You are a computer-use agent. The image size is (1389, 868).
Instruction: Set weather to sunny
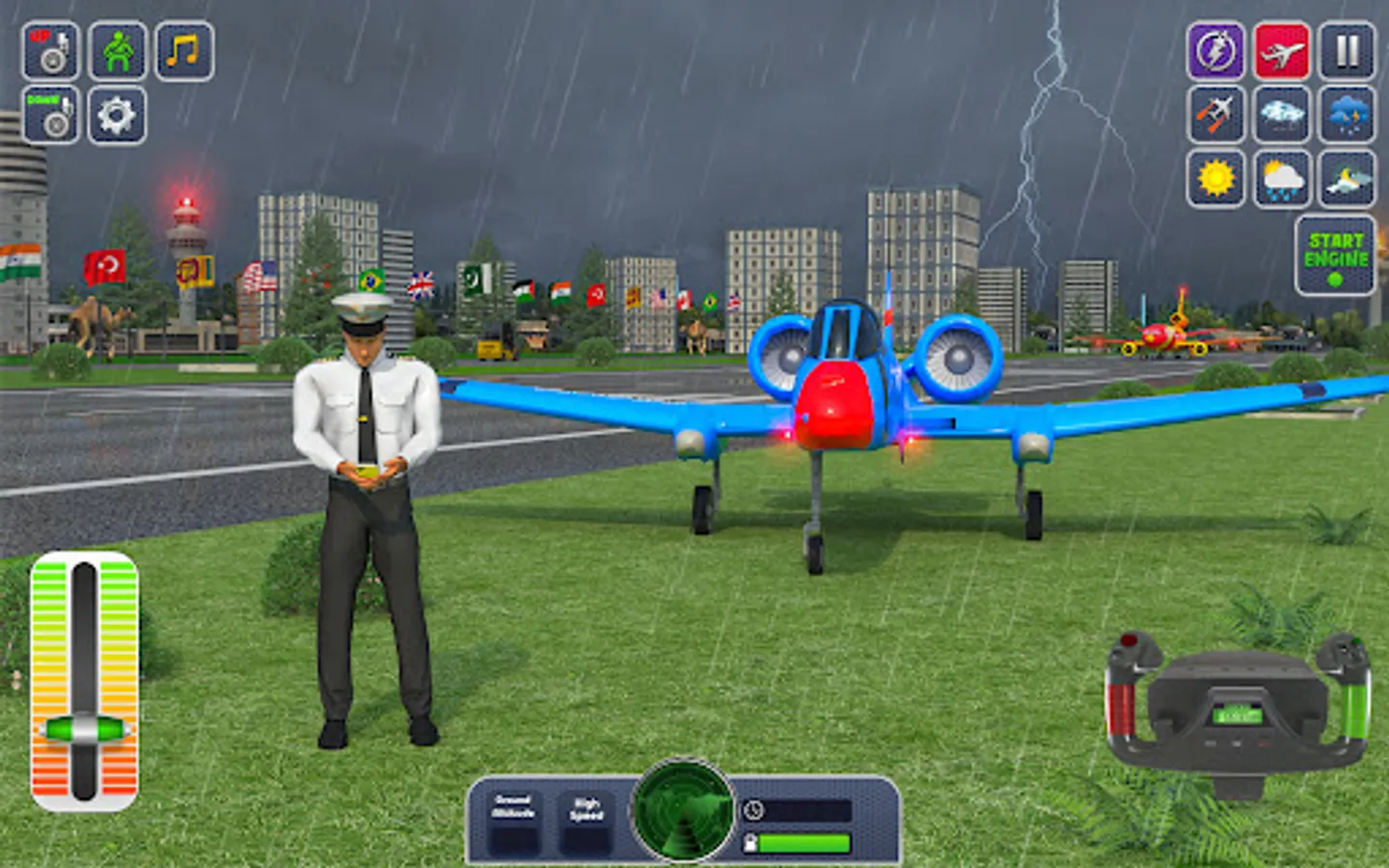[1216, 178]
